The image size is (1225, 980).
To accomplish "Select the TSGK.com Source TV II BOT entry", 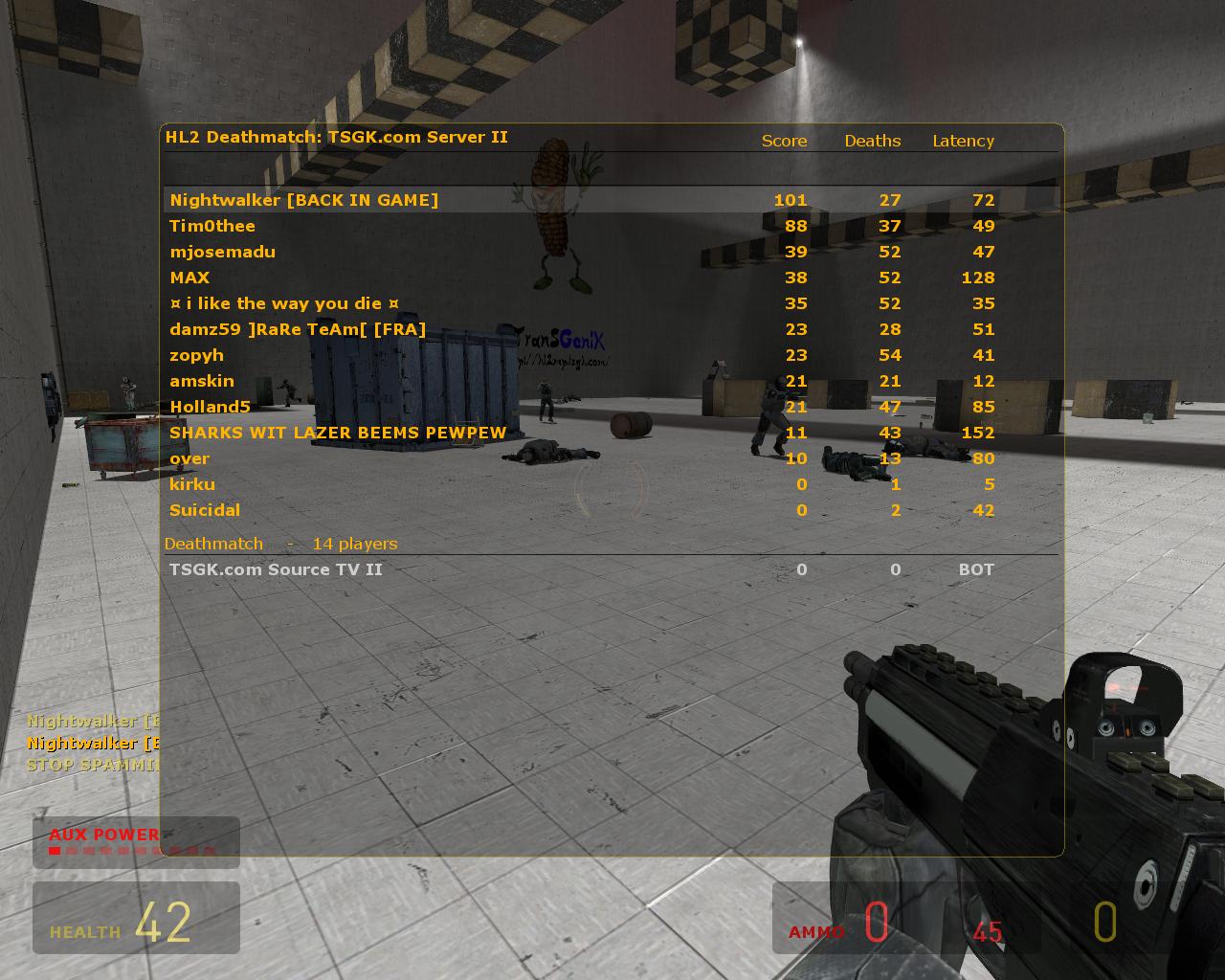I will tap(275, 569).
